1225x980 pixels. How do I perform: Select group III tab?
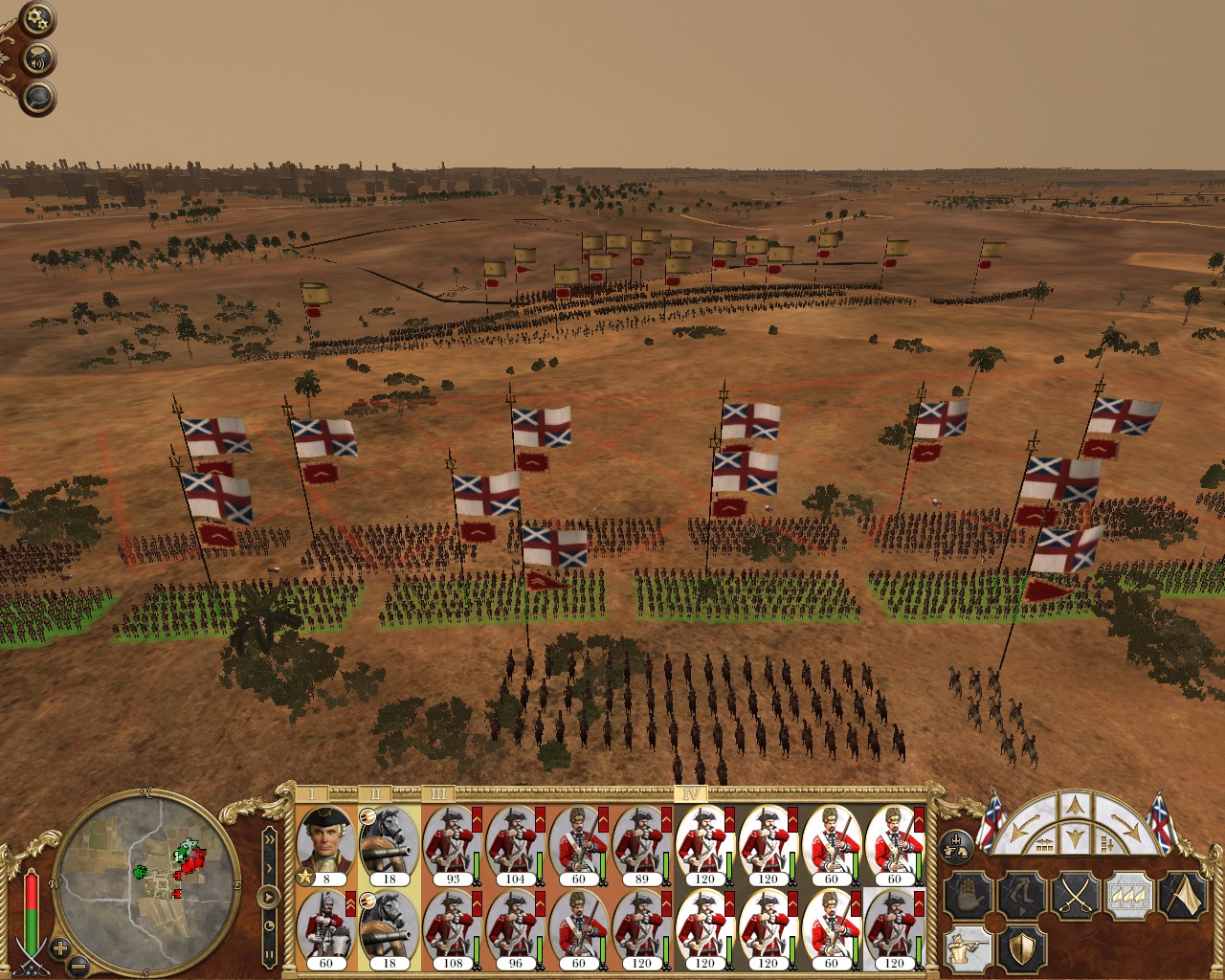tap(438, 793)
